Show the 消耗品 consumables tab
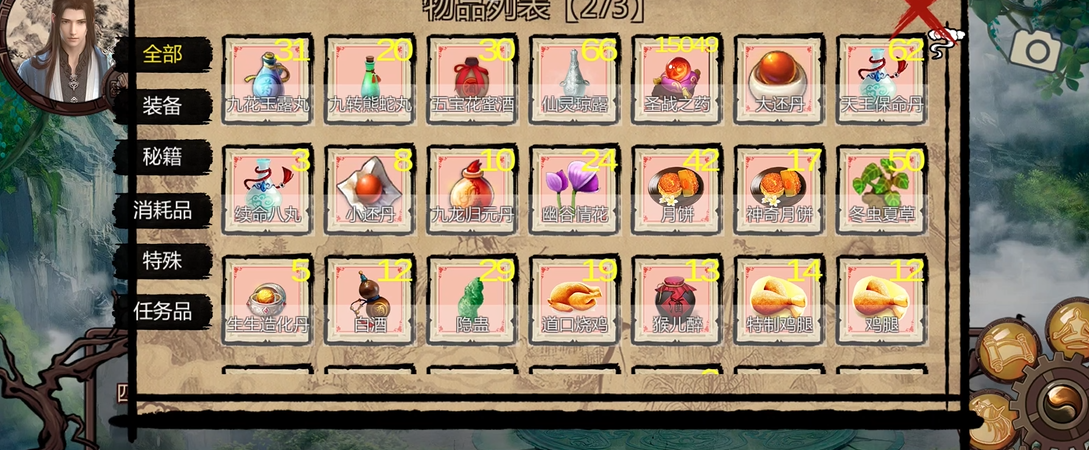1089x450 pixels. pos(162,210)
